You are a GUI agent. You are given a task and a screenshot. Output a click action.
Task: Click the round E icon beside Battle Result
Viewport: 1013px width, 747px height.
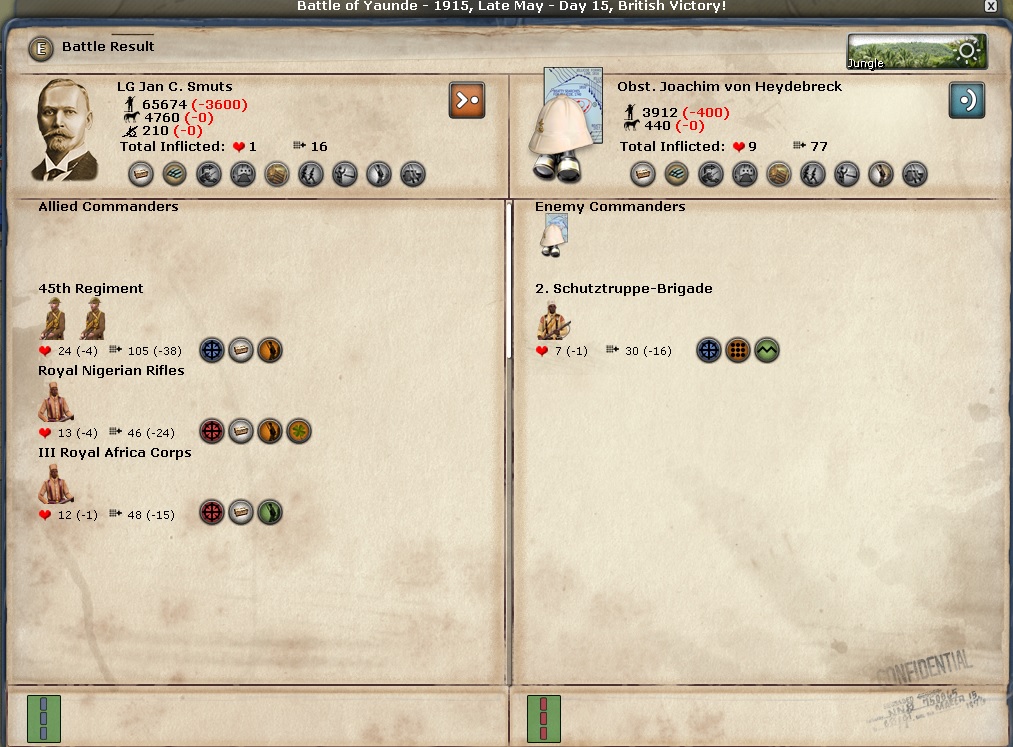tap(40, 47)
